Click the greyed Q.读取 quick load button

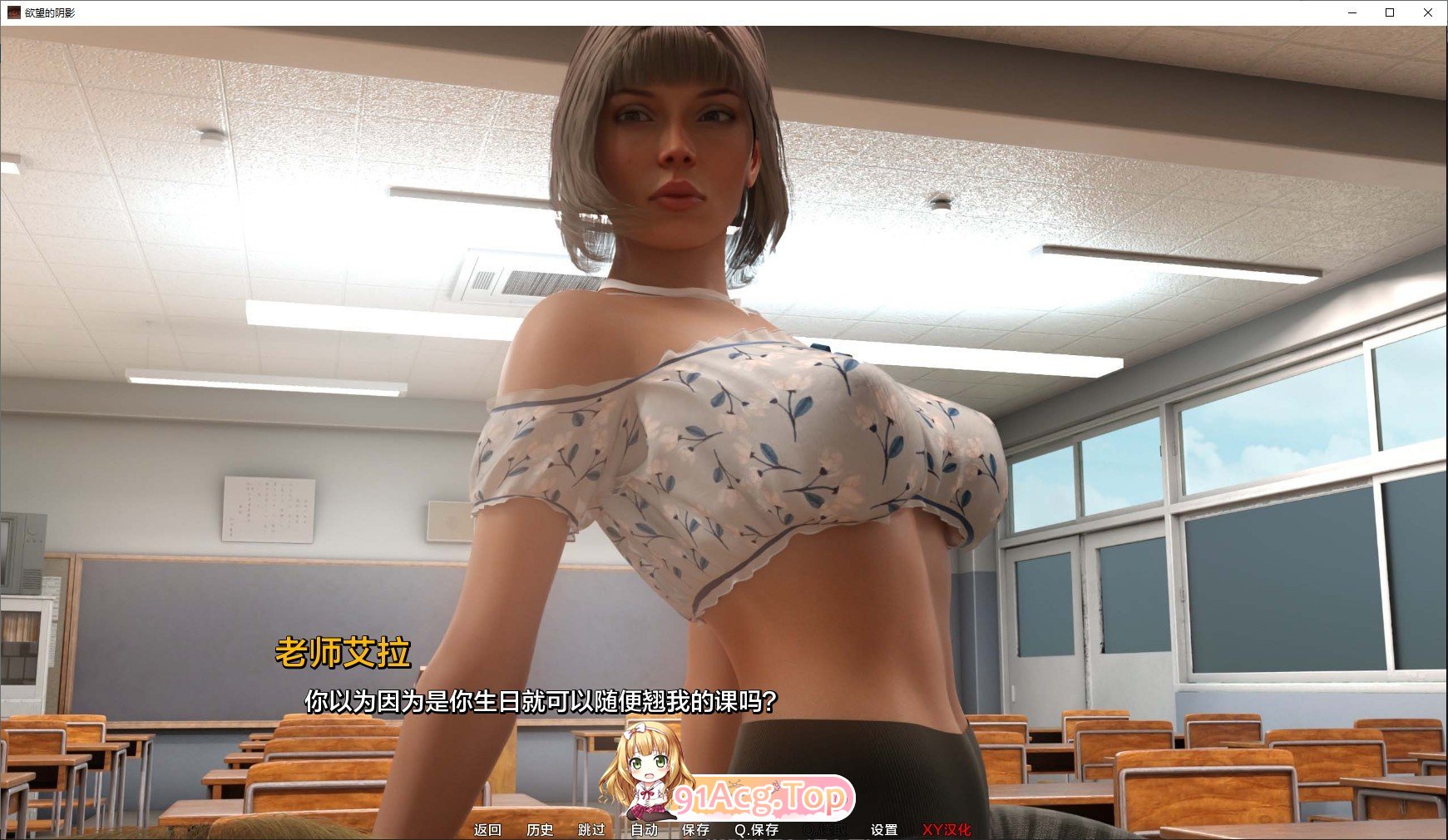(825, 829)
